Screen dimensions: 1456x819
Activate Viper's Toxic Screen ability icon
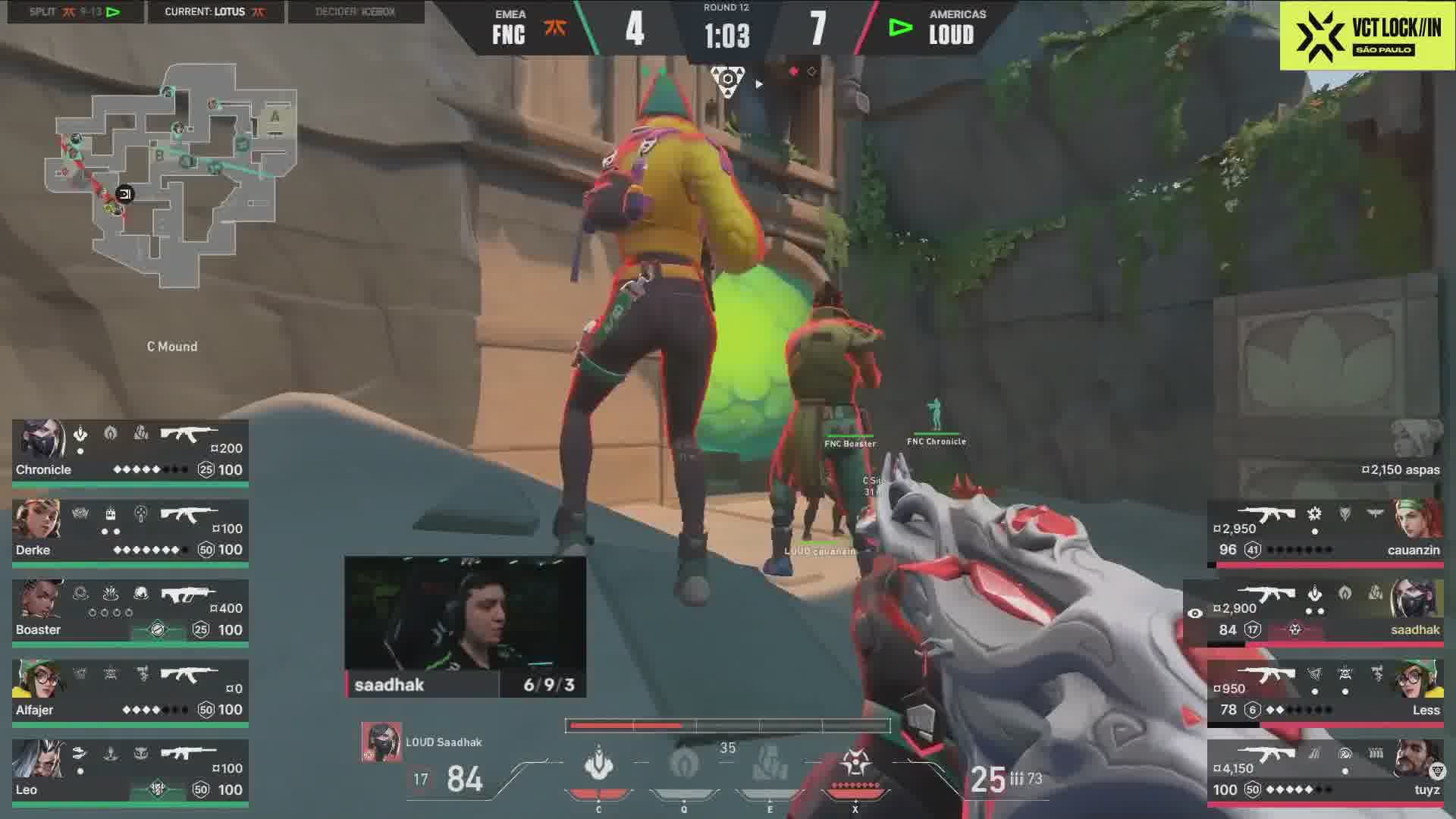[x=770, y=764]
